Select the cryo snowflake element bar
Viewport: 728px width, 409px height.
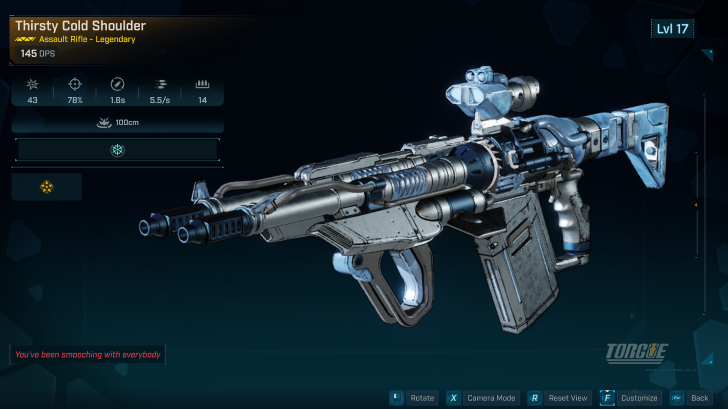[x=116, y=150]
